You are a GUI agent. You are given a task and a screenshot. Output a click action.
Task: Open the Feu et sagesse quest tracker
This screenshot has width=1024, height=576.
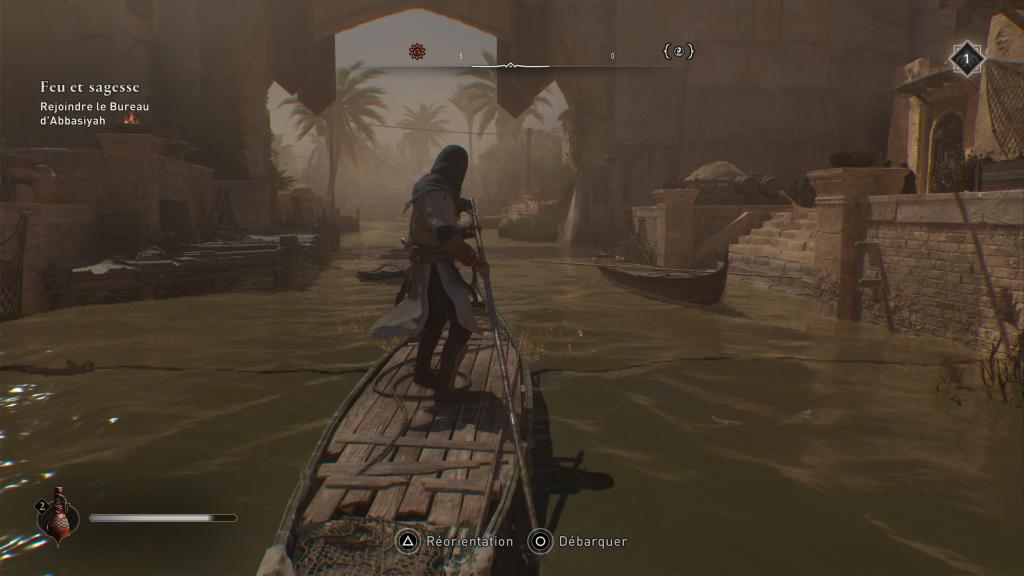tap(90, 88)
